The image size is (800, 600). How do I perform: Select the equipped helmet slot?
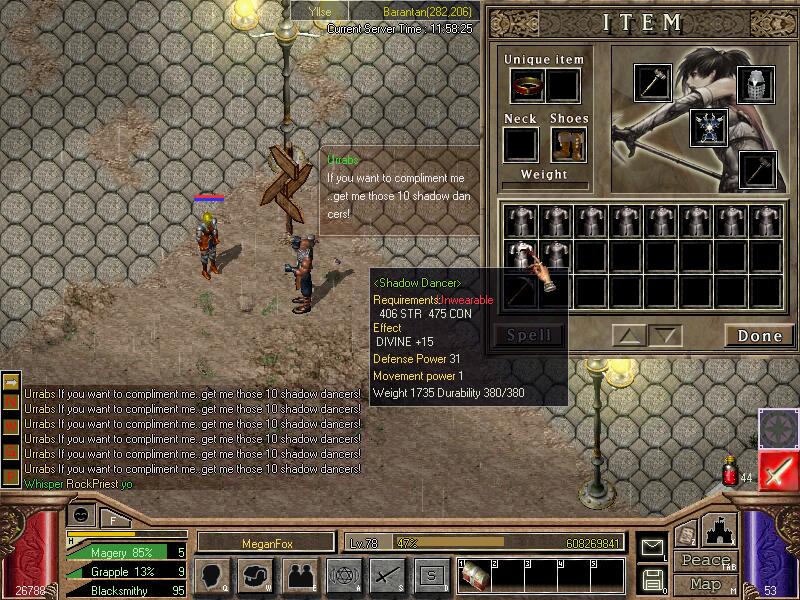(x=757, y=85)
